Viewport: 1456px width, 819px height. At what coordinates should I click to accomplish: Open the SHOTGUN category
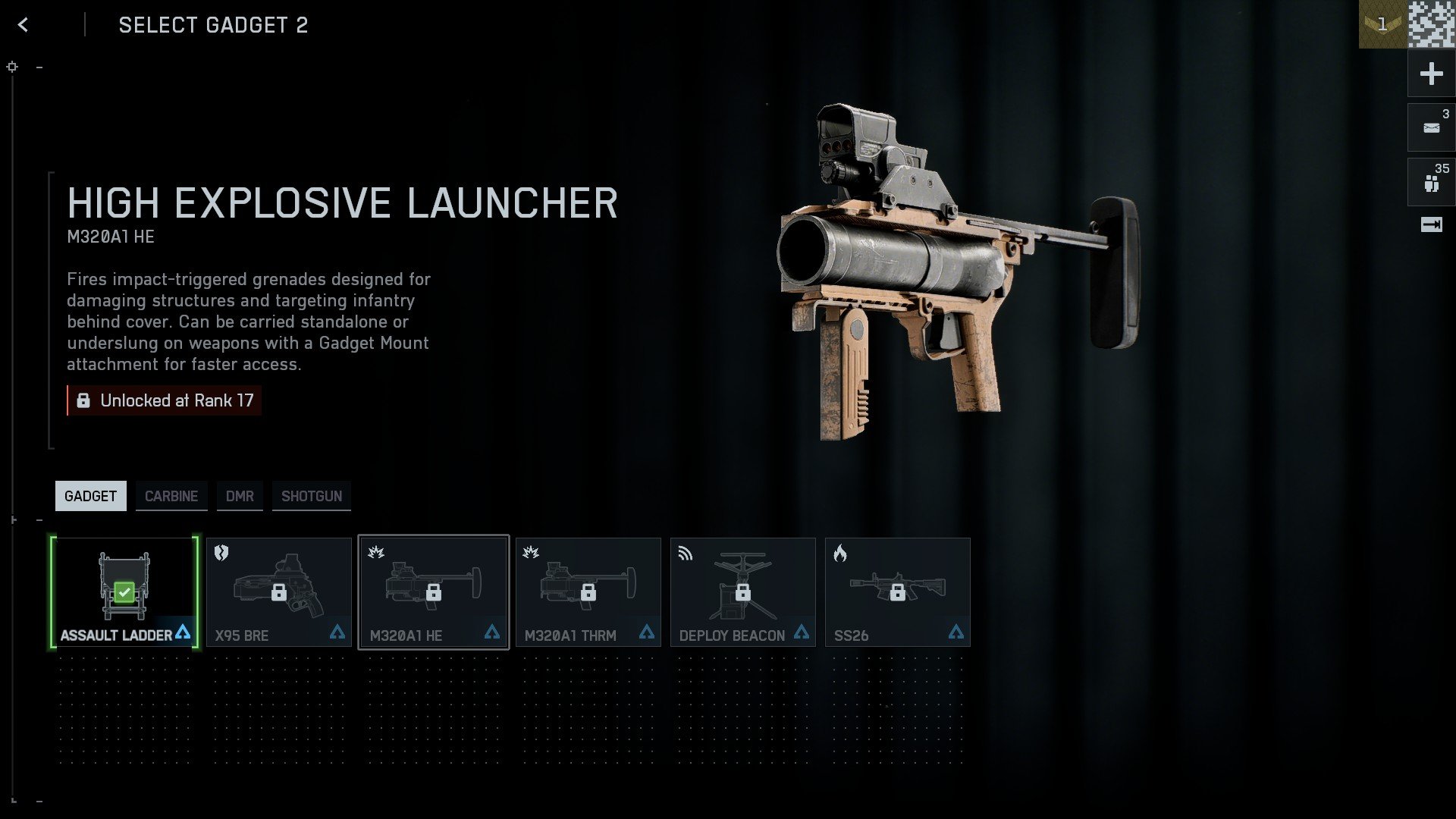311,496
